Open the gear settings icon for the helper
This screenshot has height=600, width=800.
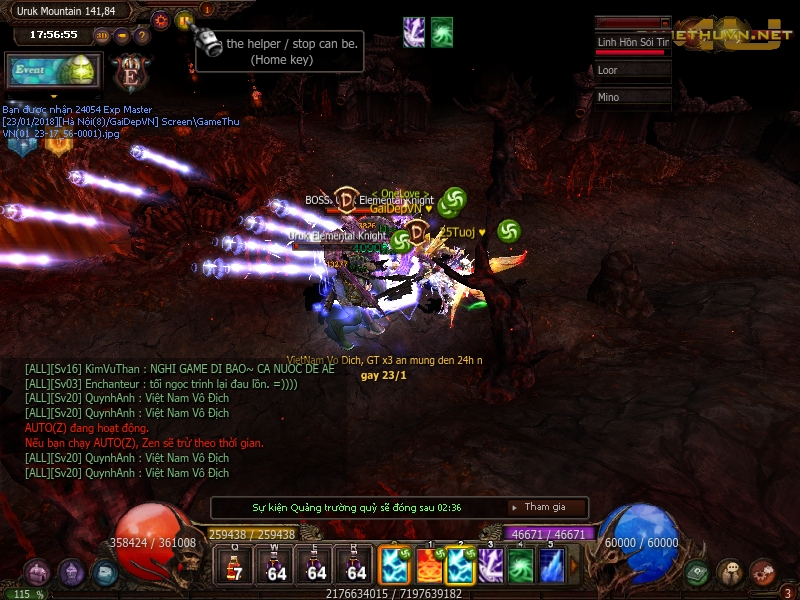pyautogui.click(x=161, y=19)
